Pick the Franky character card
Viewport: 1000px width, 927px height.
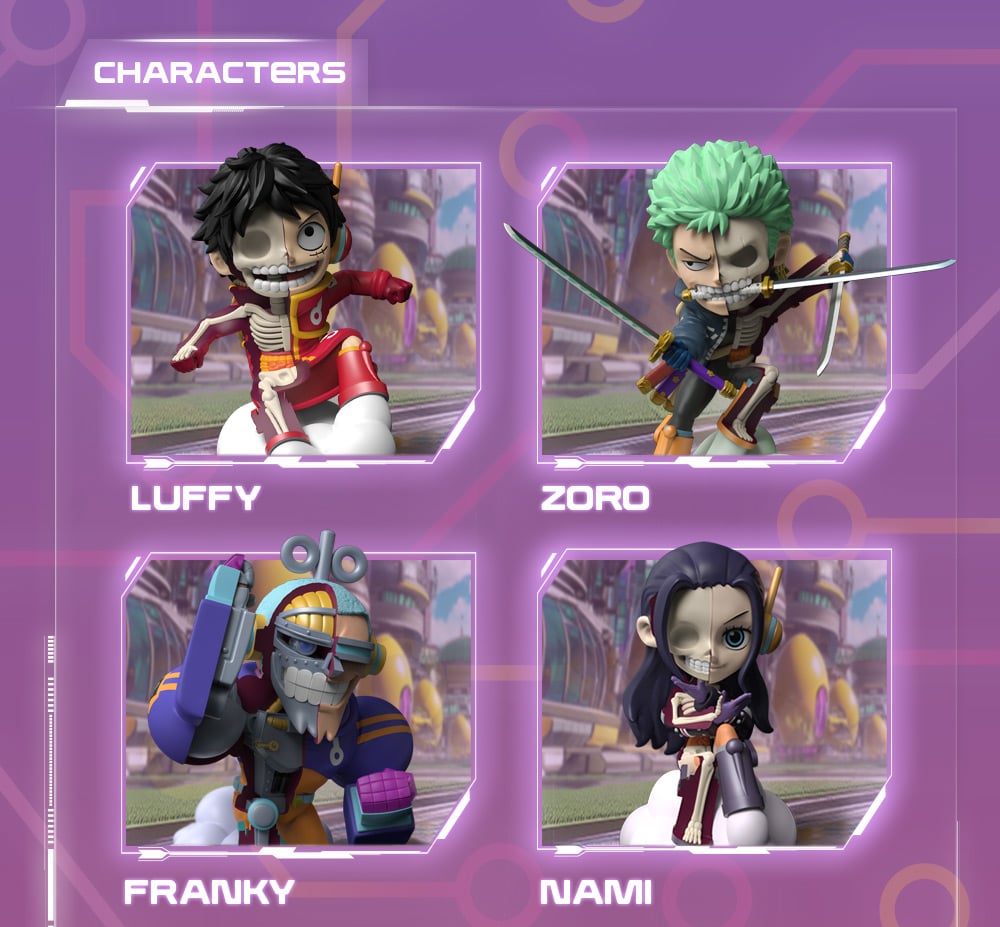coord(300,700)
